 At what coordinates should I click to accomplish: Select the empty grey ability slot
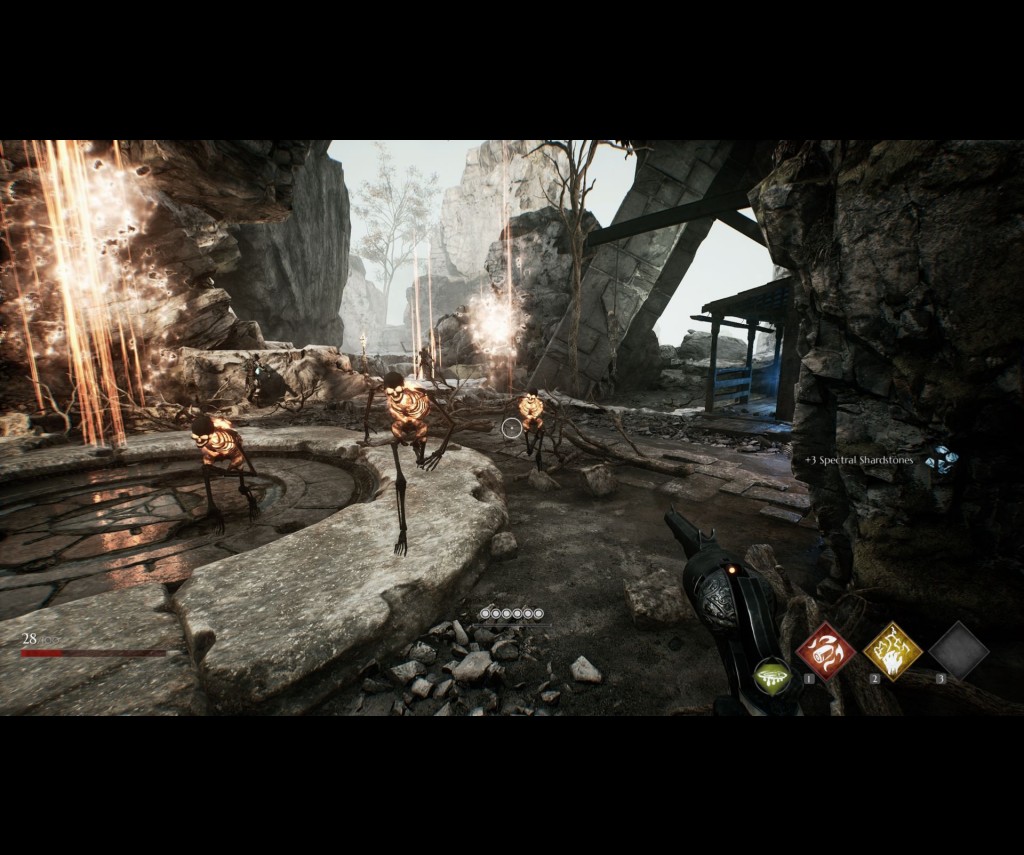tap(958, 651)
